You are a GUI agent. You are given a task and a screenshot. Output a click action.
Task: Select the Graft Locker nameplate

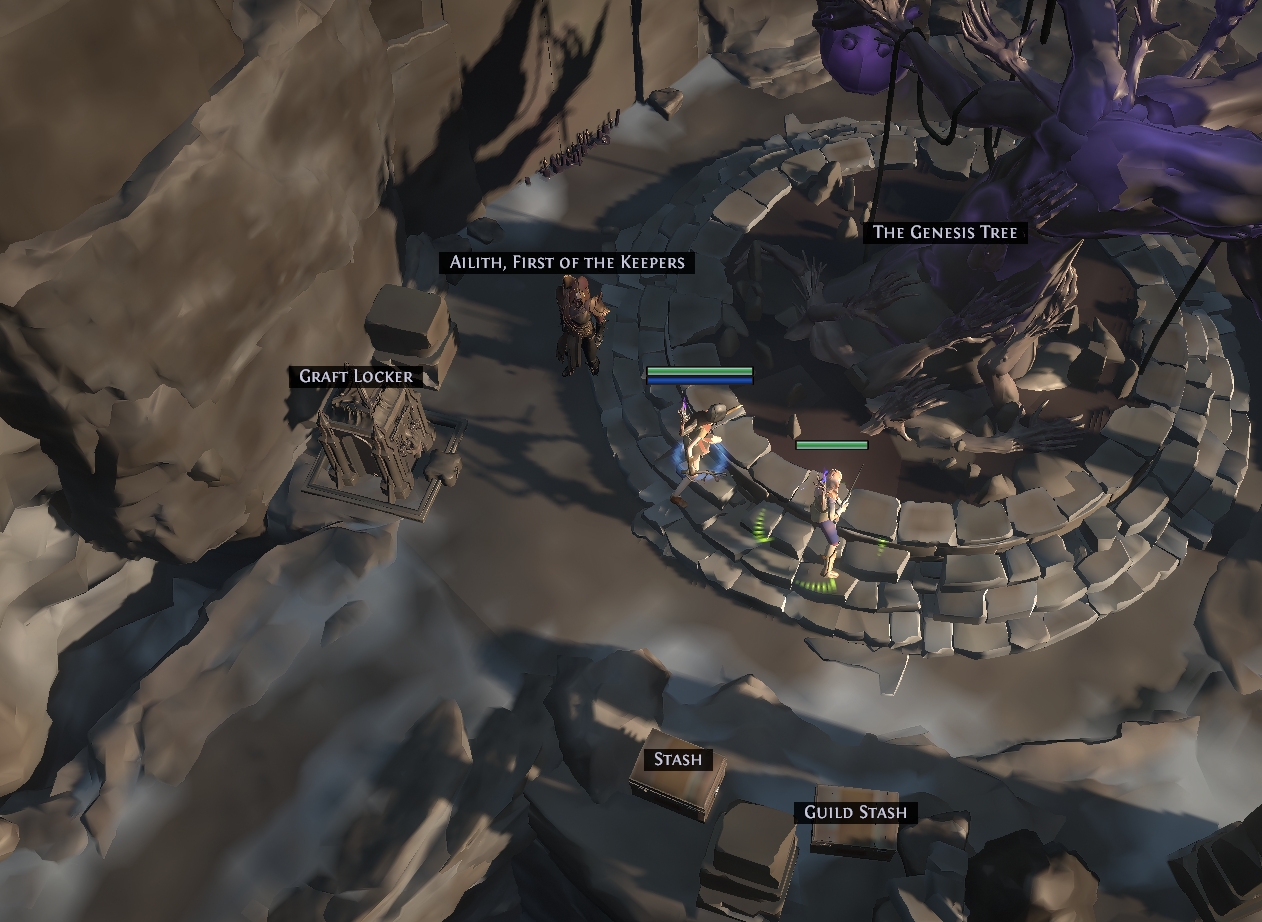pyautogui.click(x=356, y=377)
